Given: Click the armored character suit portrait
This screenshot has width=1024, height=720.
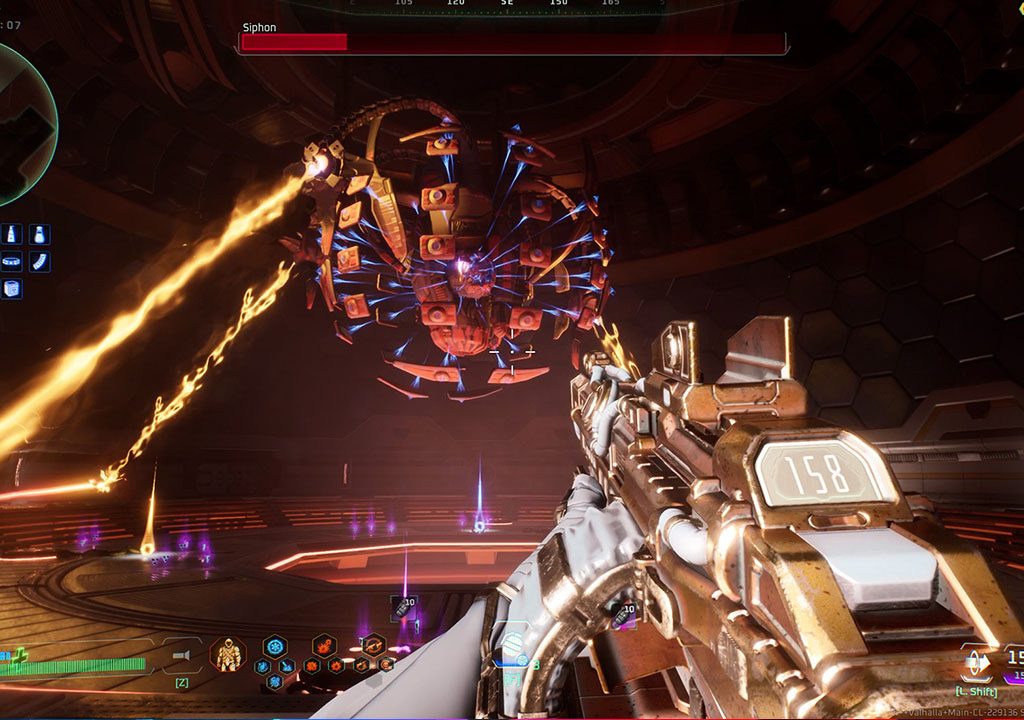Looking at the screenshot, I should coord(228,655).
